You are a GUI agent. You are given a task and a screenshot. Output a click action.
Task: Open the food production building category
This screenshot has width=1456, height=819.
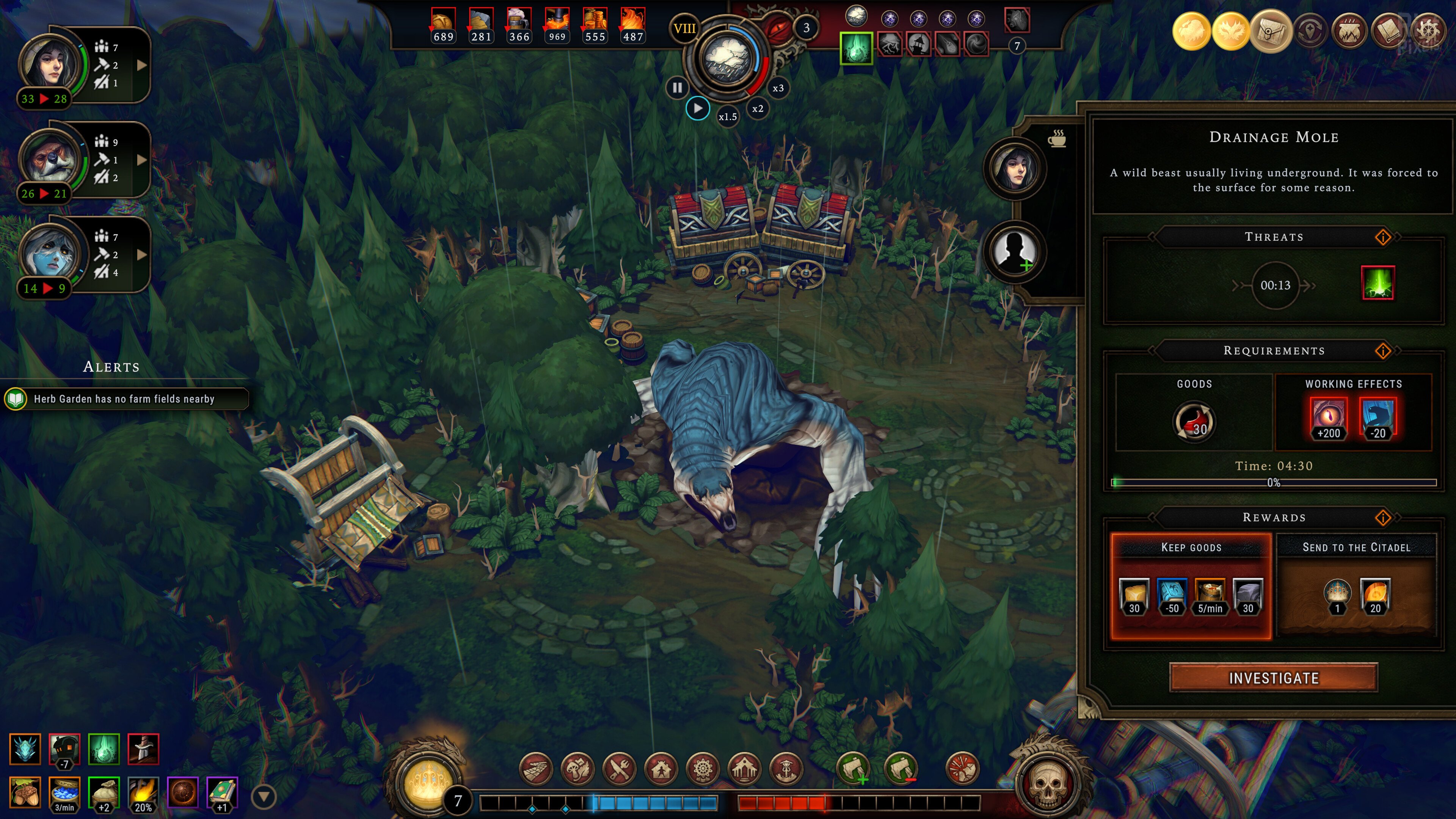(620, 769)
